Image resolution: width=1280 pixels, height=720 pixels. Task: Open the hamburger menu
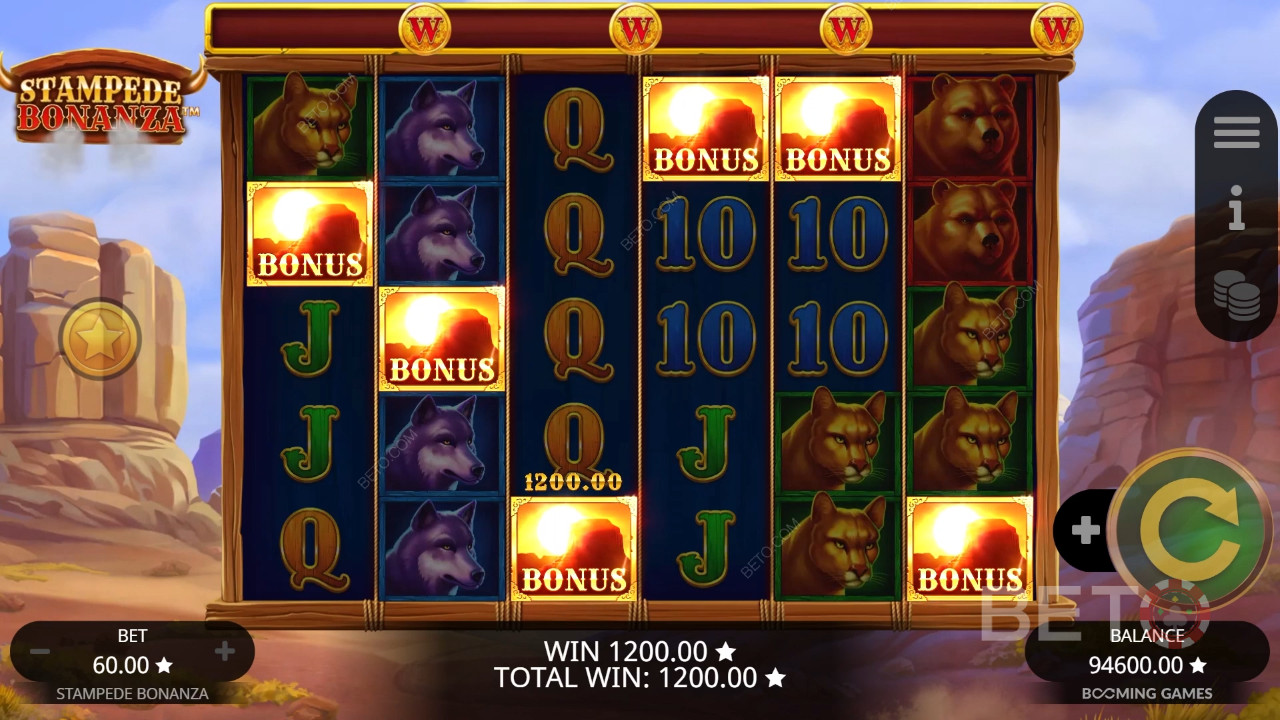(1236, 132)
